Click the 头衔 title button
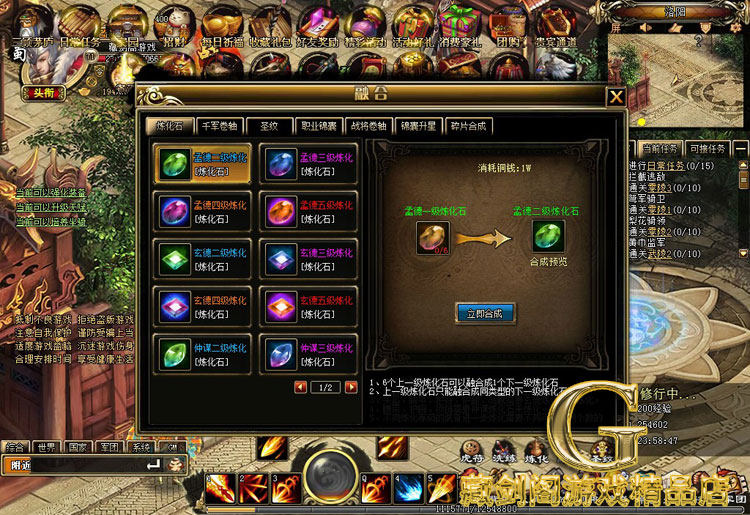Viewport: 750px width, 515px height. pos(43,92)
